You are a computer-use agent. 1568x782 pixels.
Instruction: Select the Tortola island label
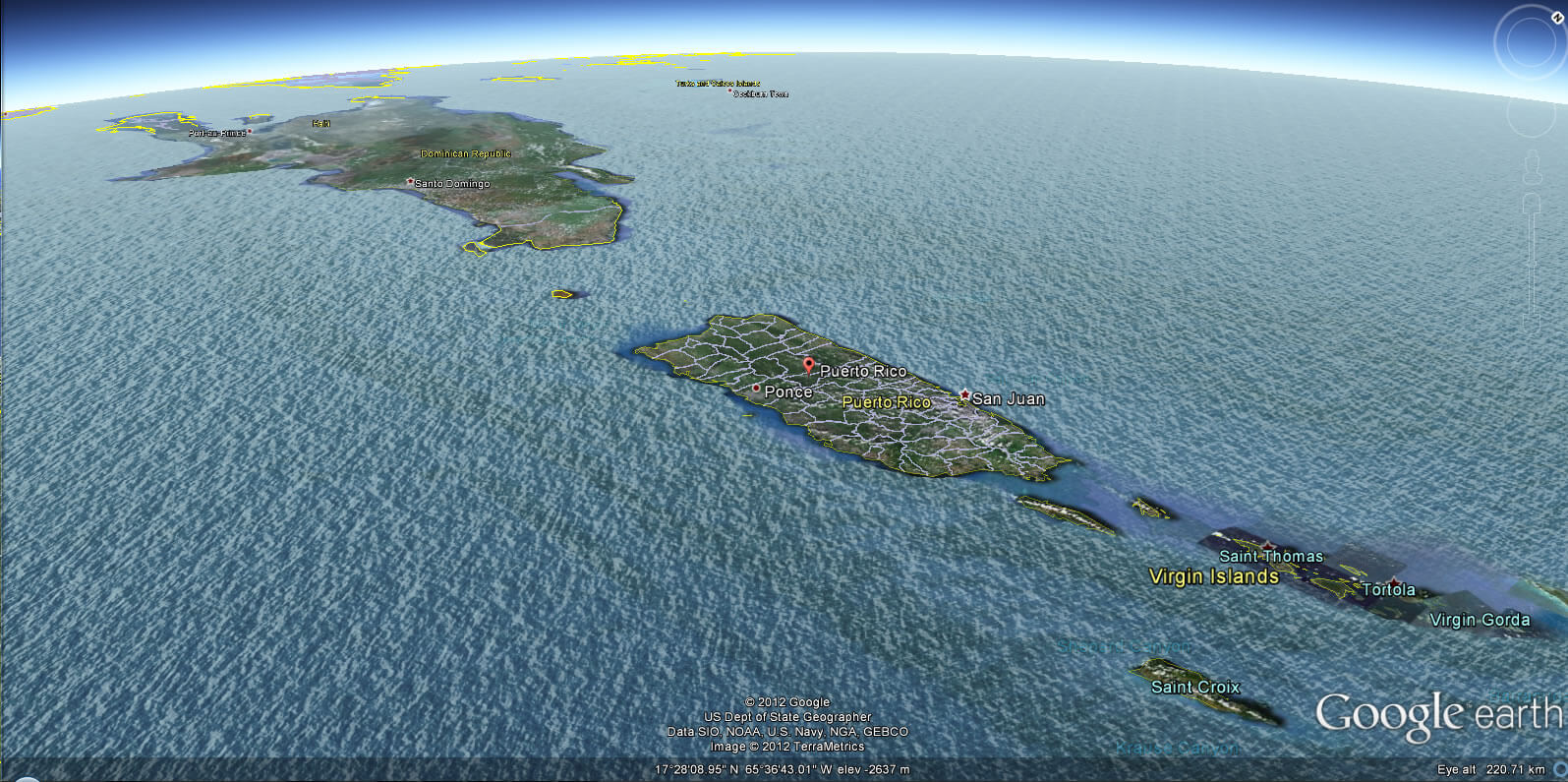pos(1389,589)
